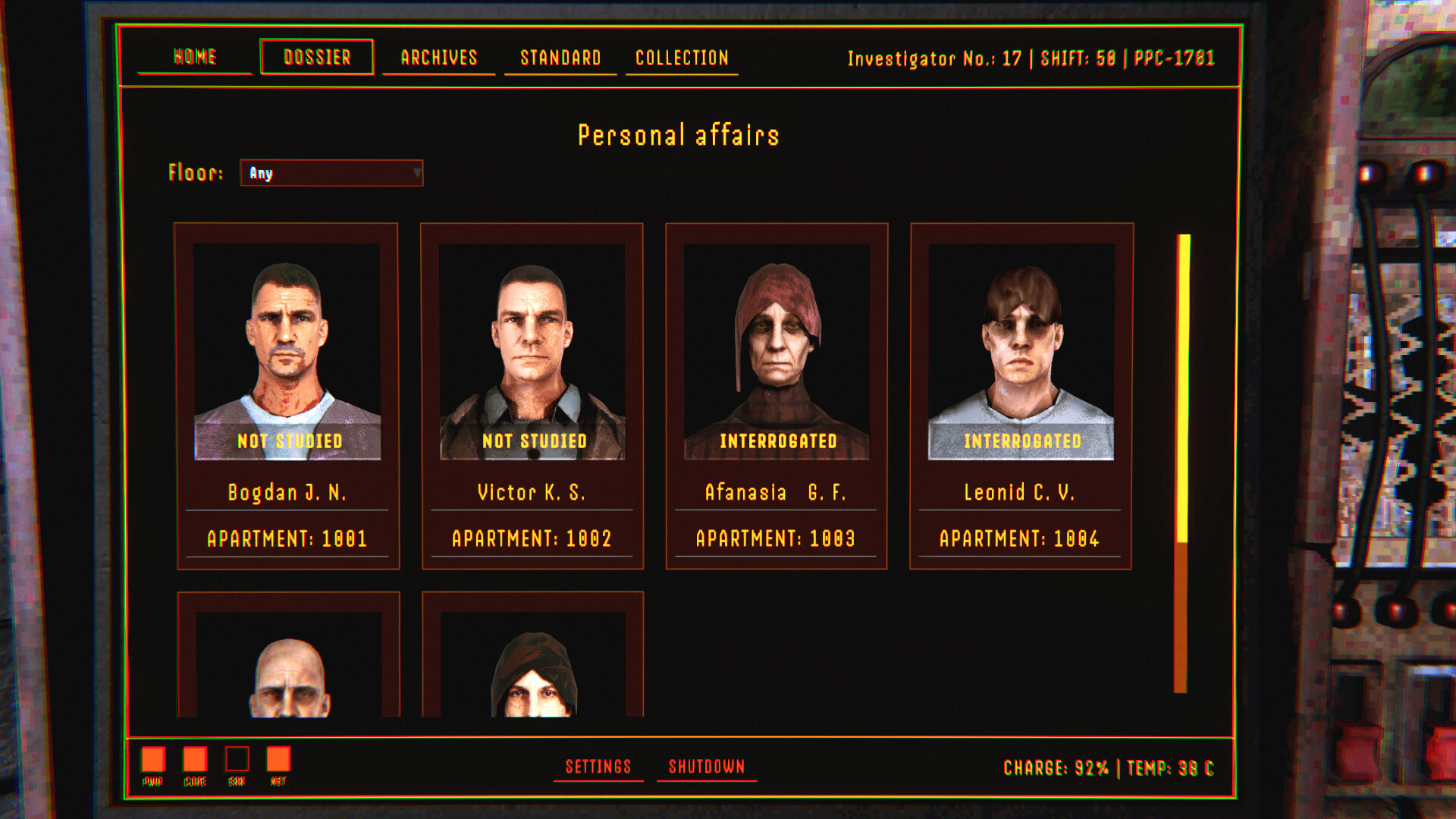This screenshot has height=819, width=1456.
Task: Expand Floor options currently set to Any
Action: tap(331, 174)
